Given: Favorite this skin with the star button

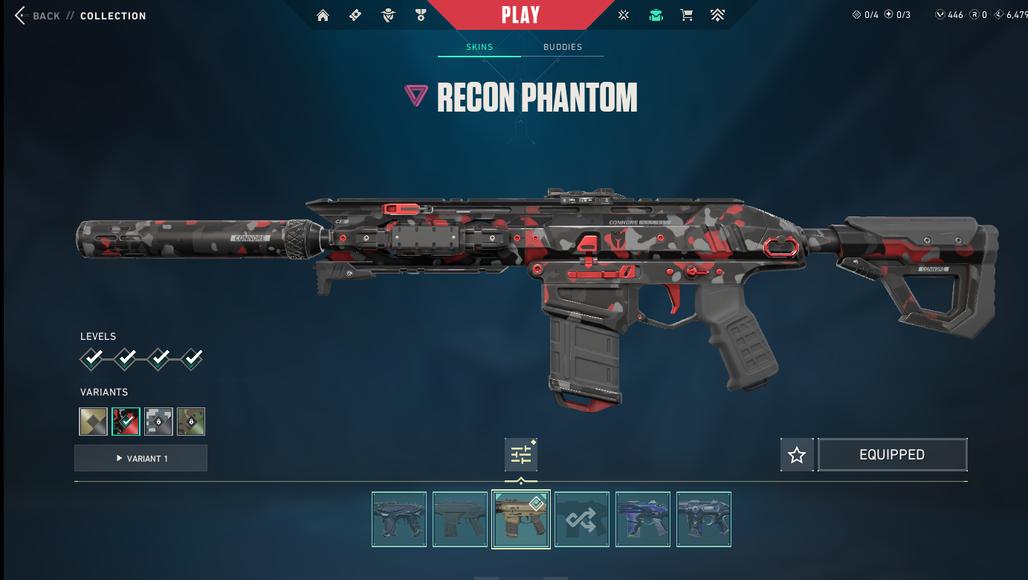Looking at the screenshot, I should [797, 455].
